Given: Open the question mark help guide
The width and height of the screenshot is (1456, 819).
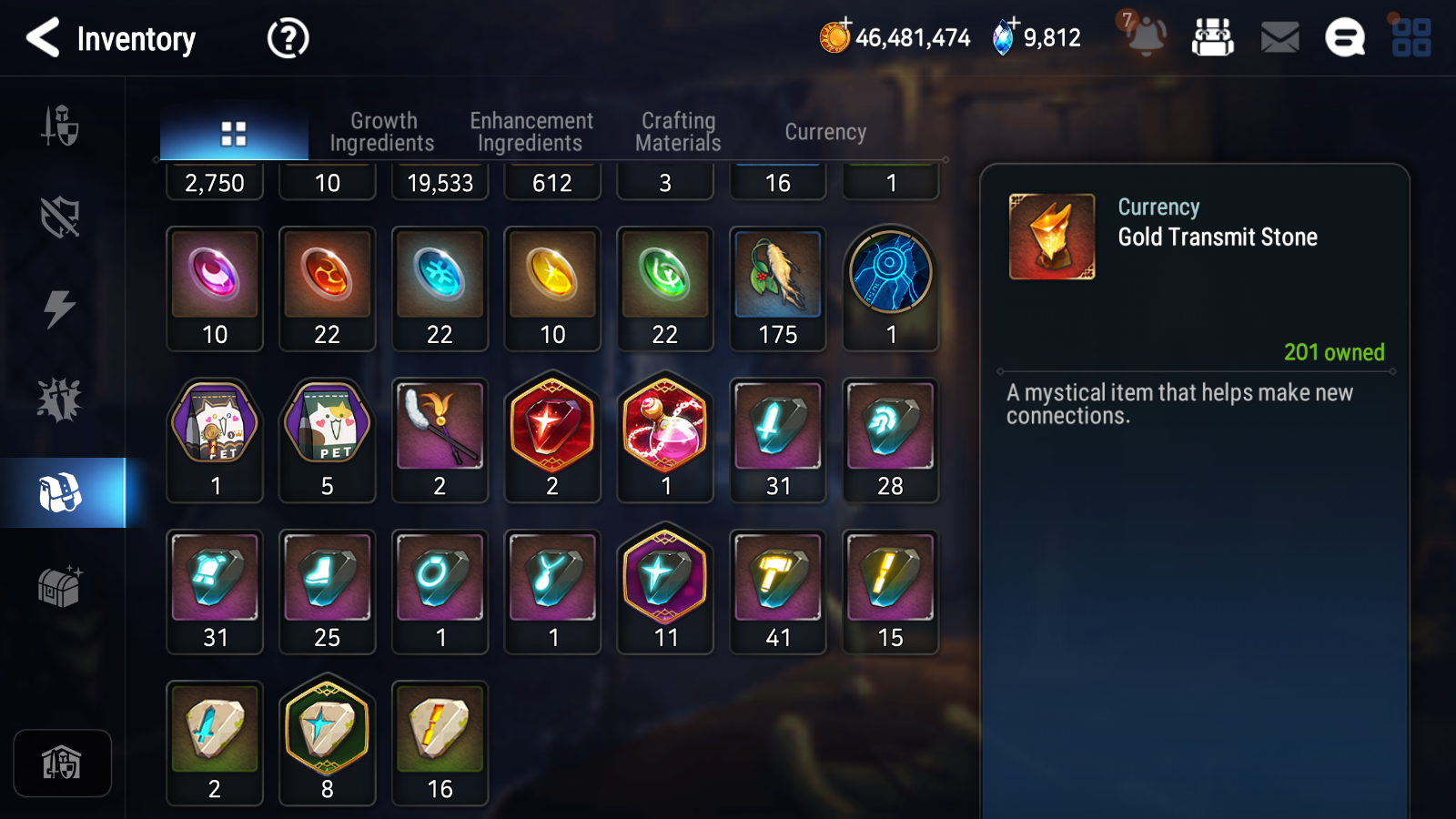Looking at the screenshot, I should (288, 38).
